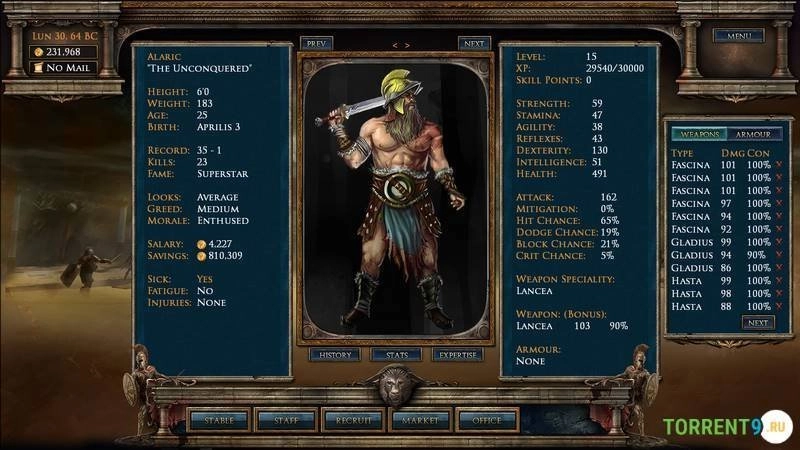Go to next gladiator above the portrait

(x=474, y=44)
